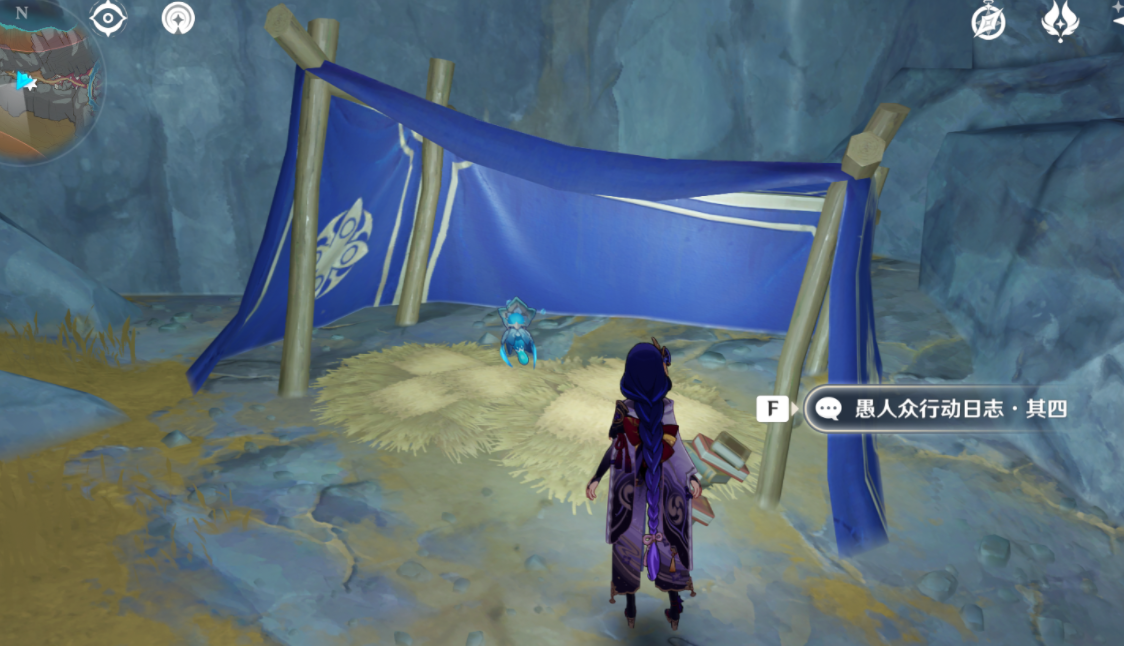Open the compass events icon

pyautogui.click(x=988, y=21)
